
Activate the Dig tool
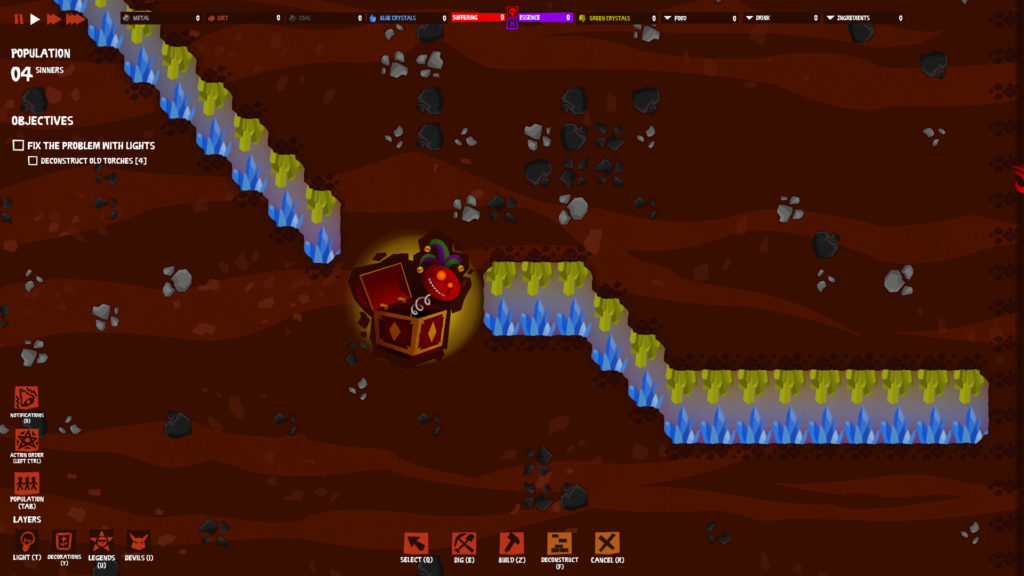[463, 543]
